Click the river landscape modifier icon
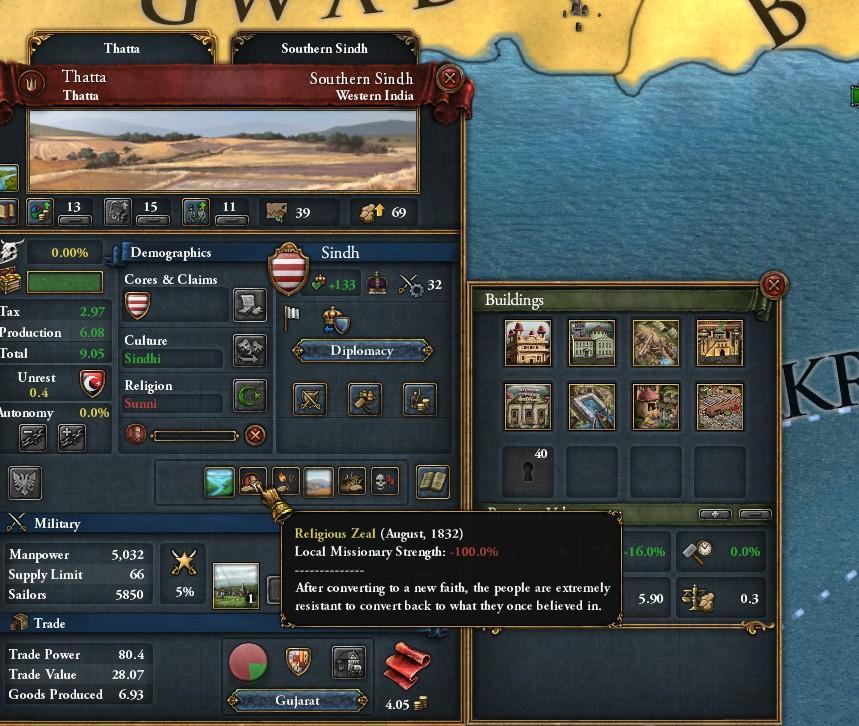859x726 pixels. point(219,483)
